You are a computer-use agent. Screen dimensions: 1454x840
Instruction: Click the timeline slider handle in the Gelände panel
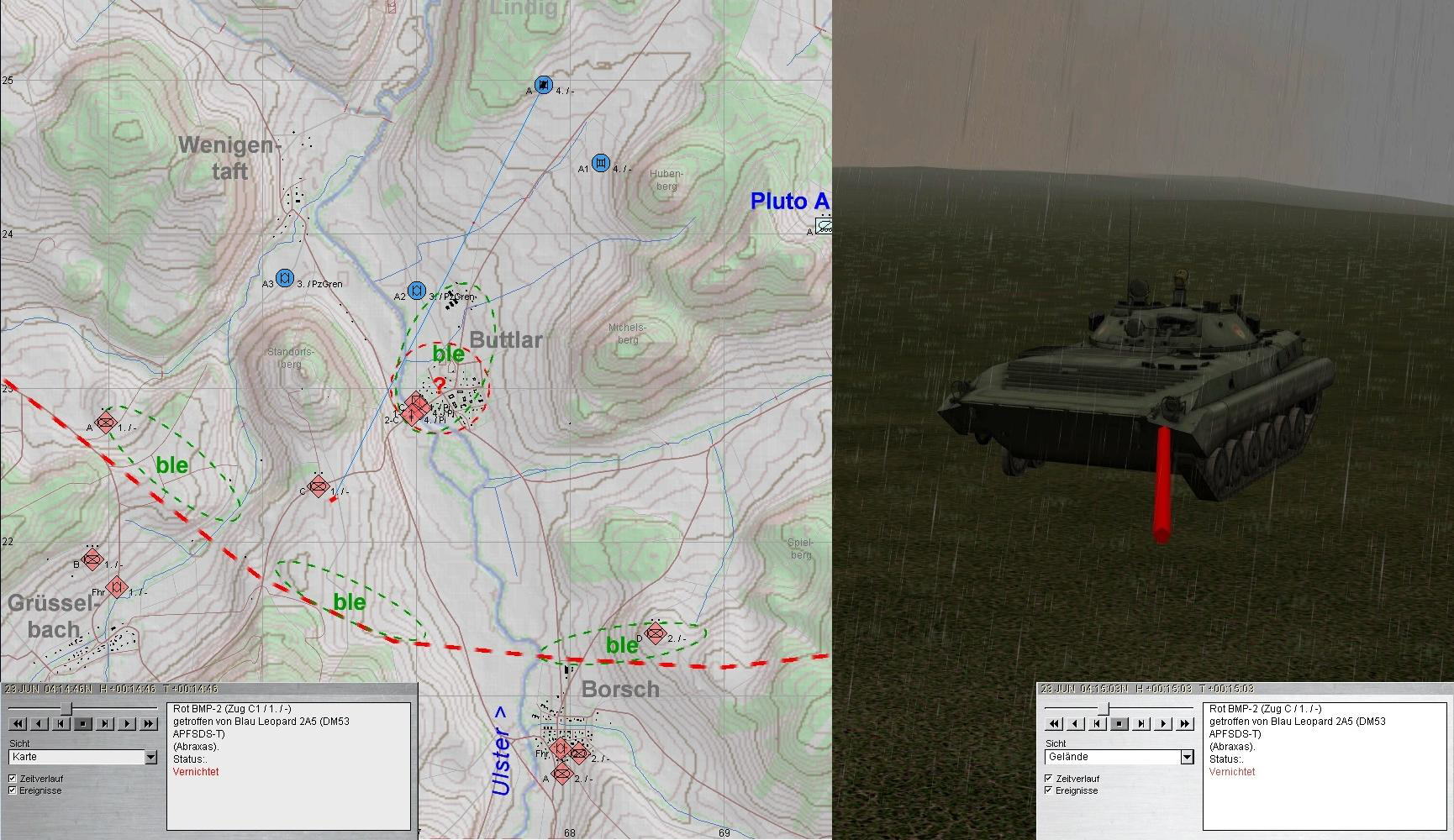click(1104, 708)
